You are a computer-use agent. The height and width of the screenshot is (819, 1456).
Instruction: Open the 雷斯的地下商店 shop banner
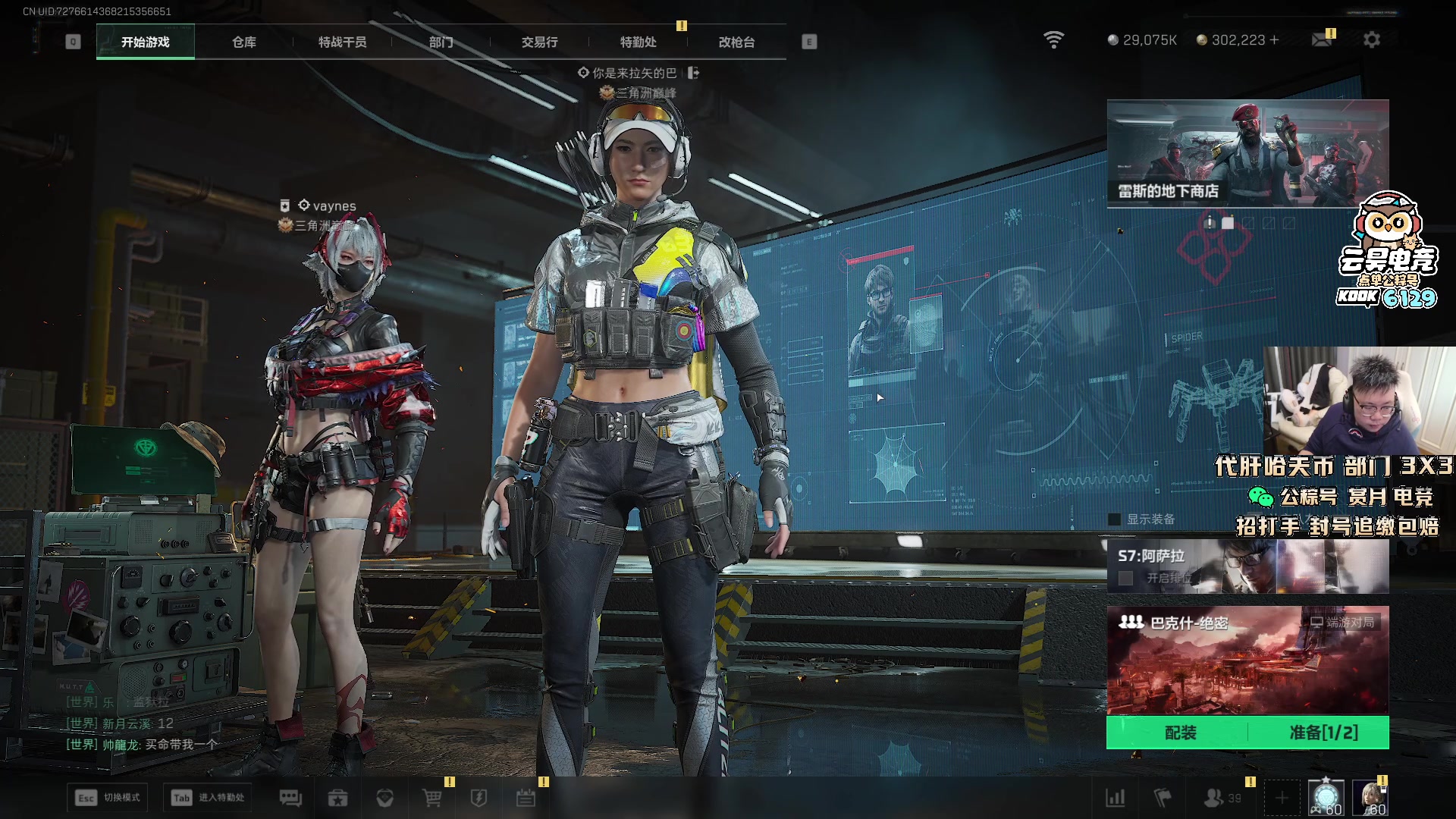pos(1247,153)
